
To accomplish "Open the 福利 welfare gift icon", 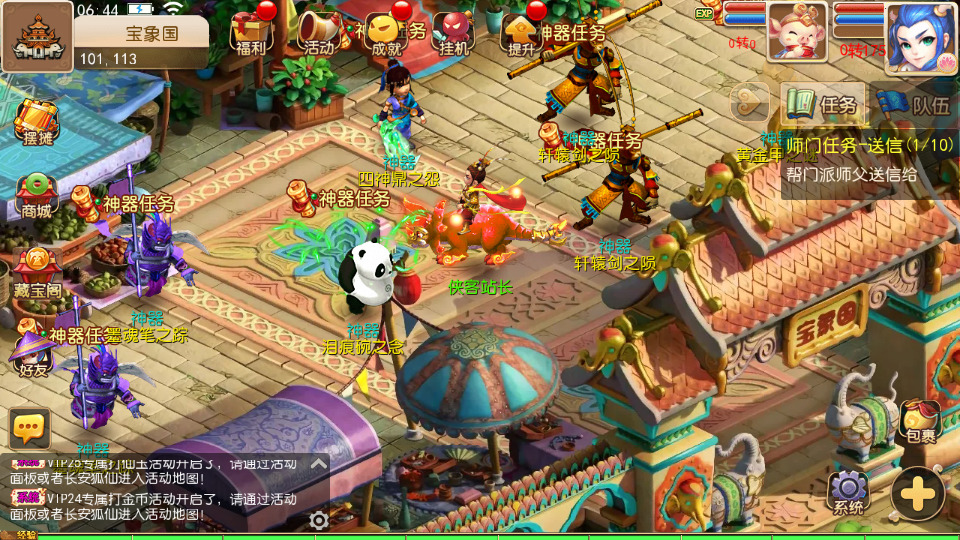I will pos(251,32).
